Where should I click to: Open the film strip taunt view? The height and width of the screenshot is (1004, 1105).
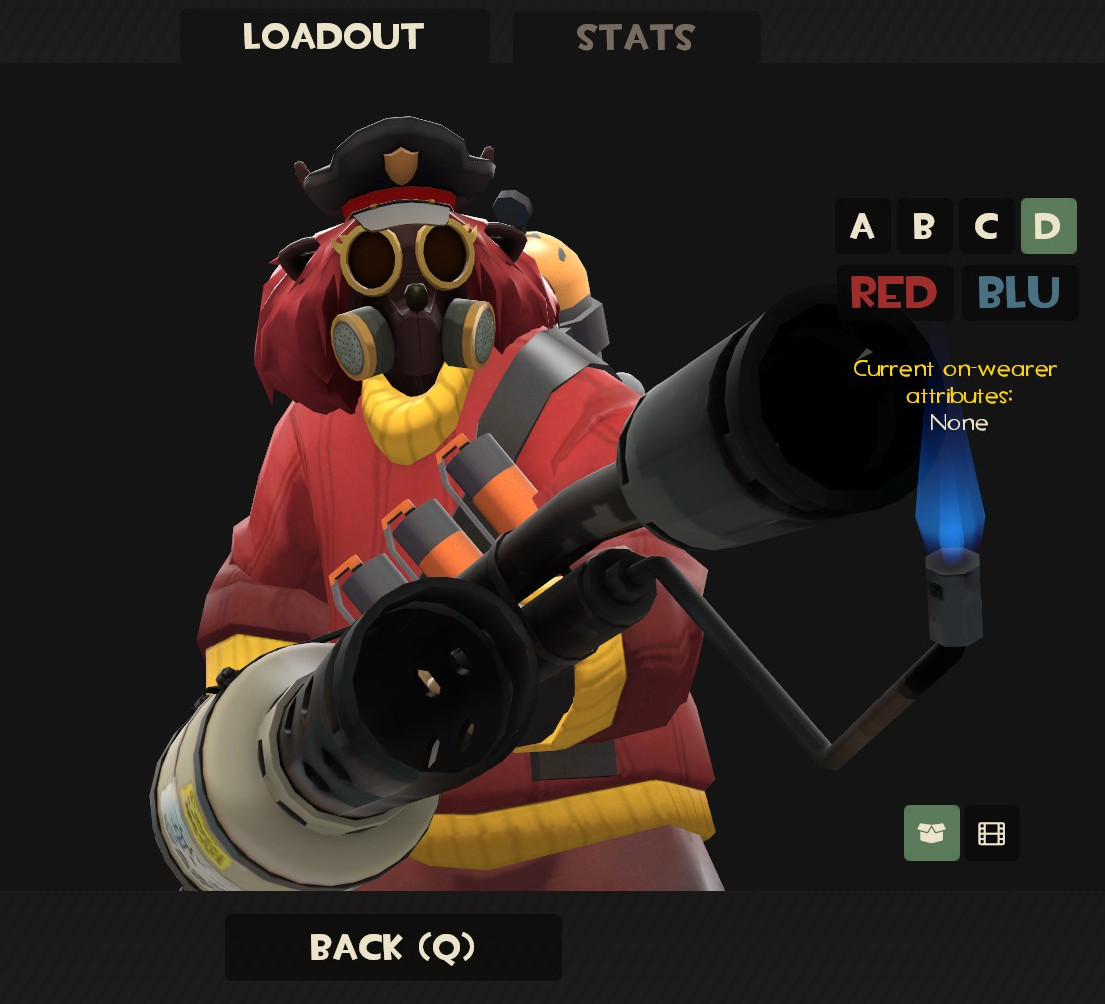tap(991, 833)
